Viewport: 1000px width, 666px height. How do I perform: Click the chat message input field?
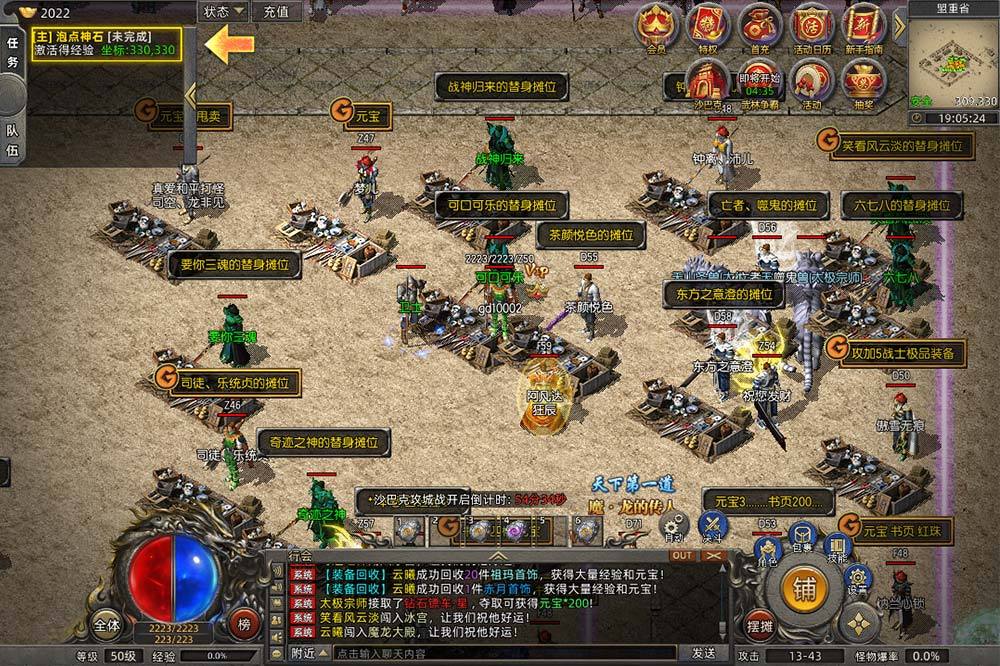(x=500, y=653)
